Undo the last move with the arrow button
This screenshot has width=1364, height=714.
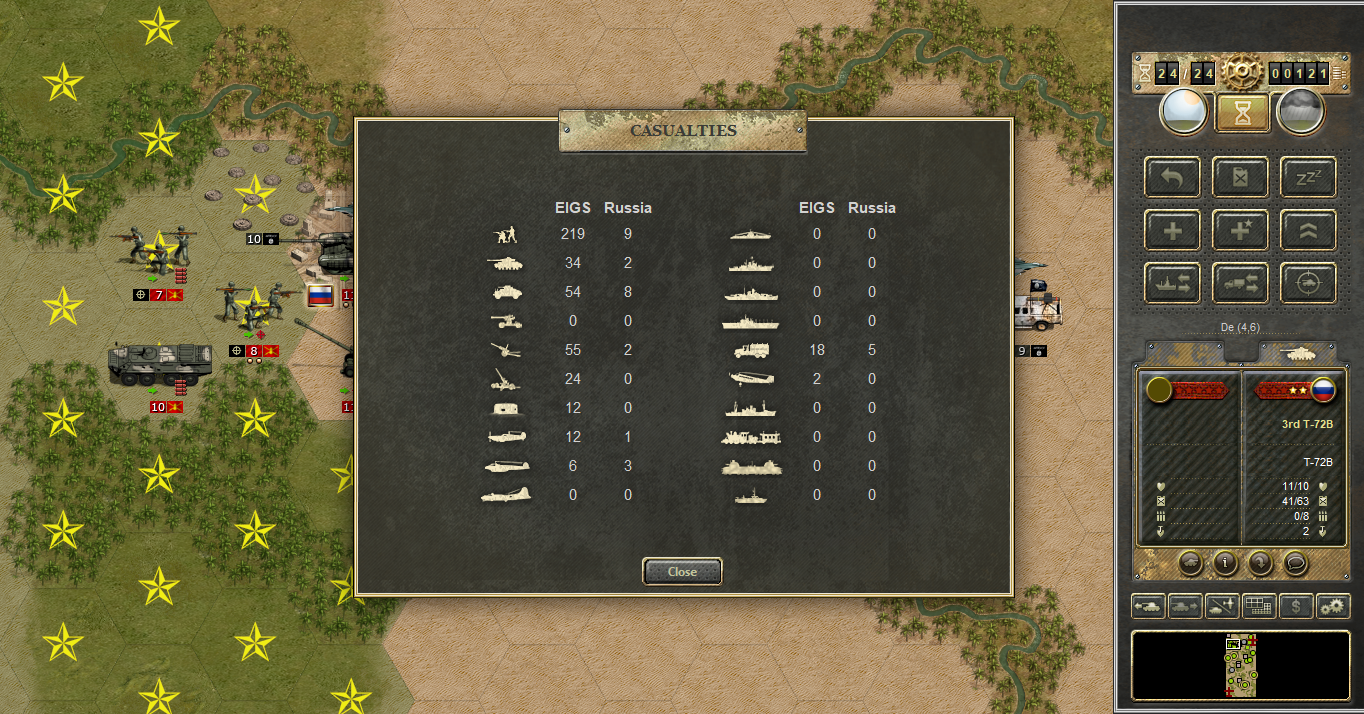coord(1173,178)
